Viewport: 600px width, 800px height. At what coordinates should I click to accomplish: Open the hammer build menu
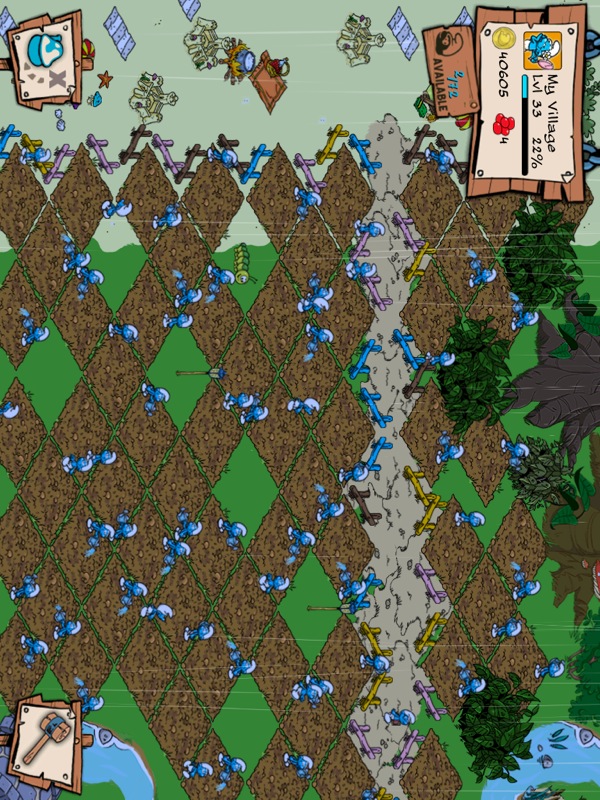[x=43, y=740]
